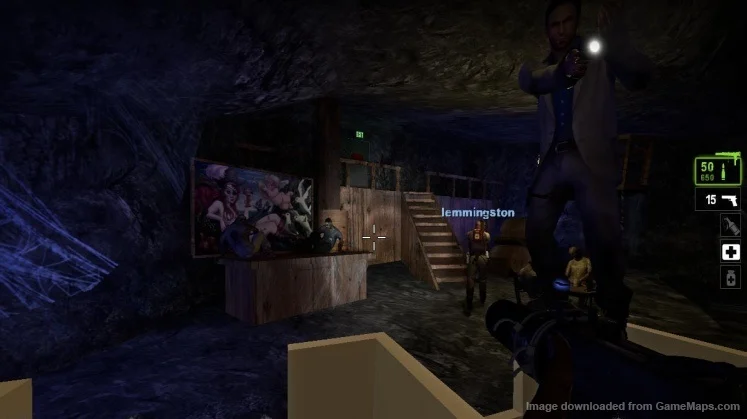This screenshot has width=747, height=419.
Task: Select the molotov bottle slot
Action: pos(730,226)
